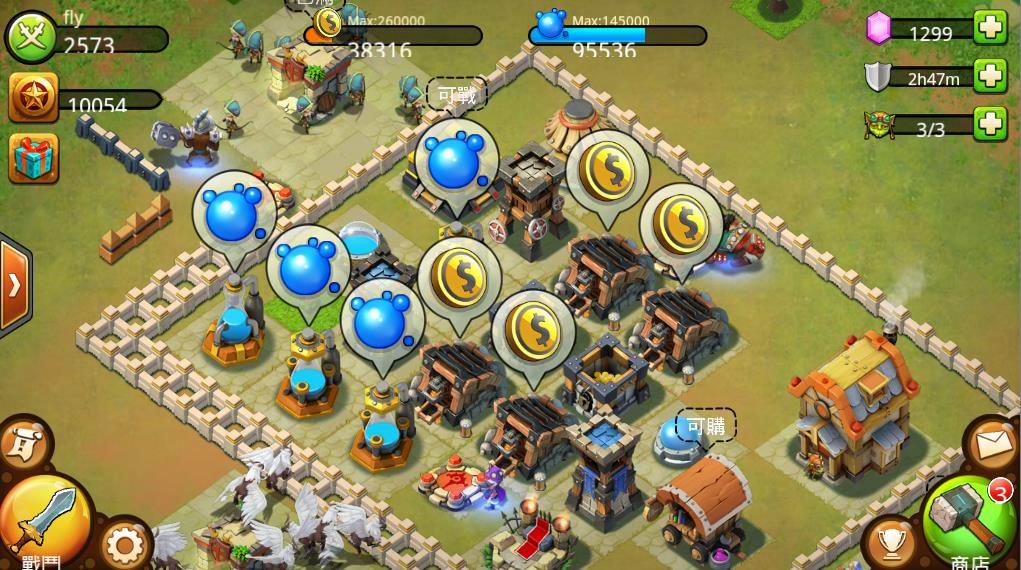Viewport: 1021px width, 570px height.
Task: Tap the "可購" bubble above the dome
Action: pyautogui.click(x=706, y=426)
